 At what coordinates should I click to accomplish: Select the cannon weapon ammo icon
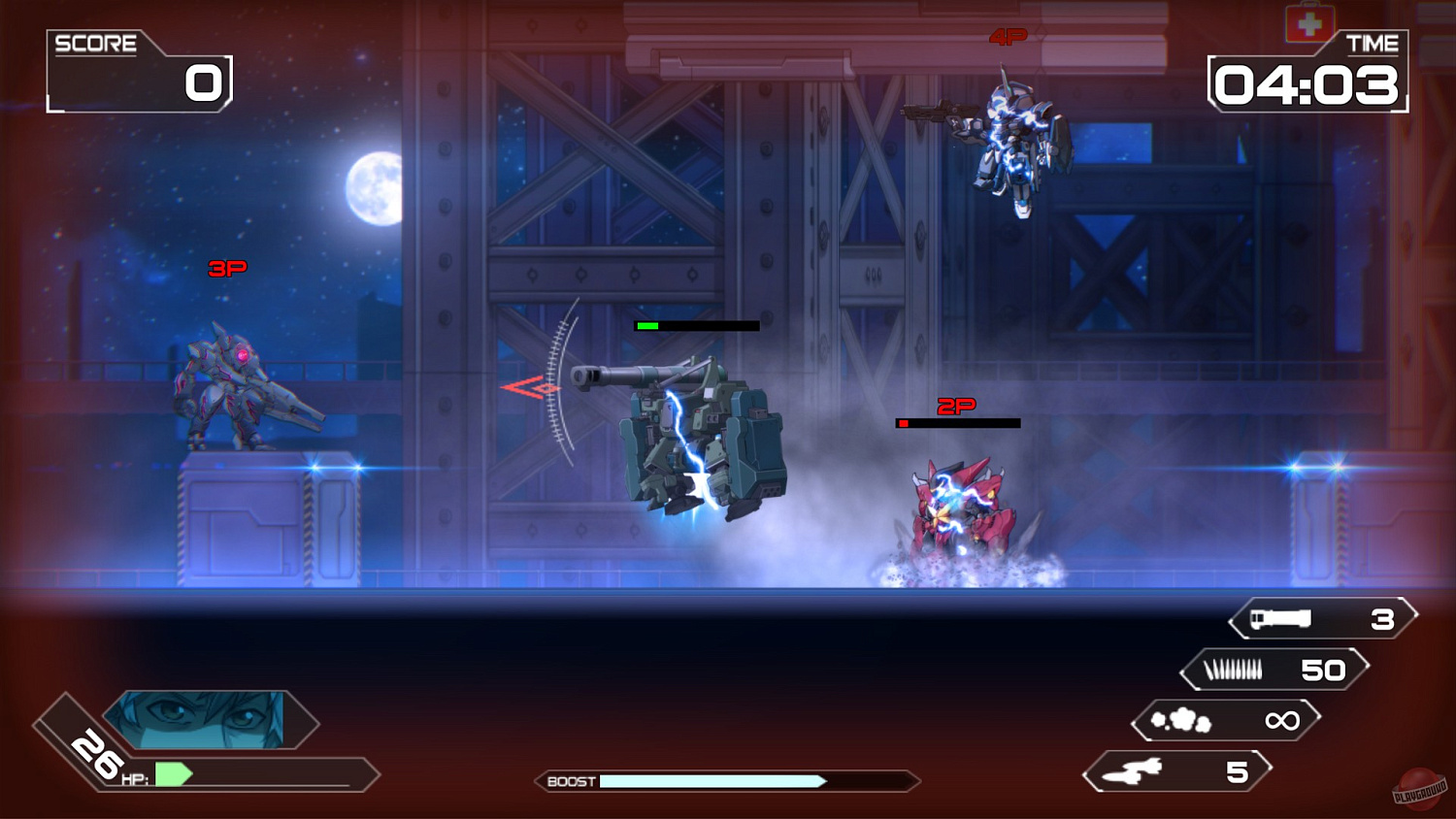pos(1281,619)
